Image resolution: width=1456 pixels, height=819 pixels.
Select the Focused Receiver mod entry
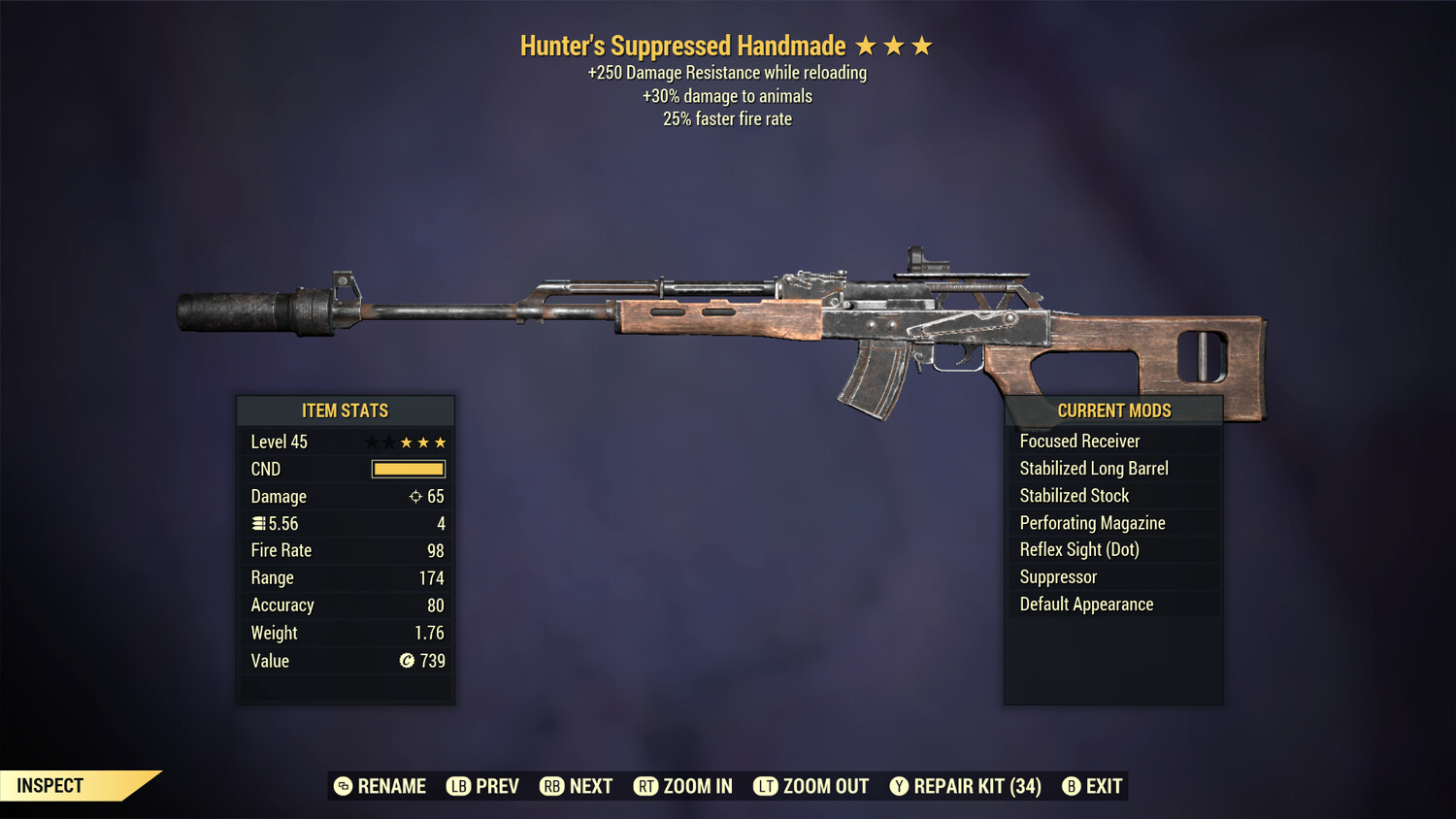tap(1079, 441)
